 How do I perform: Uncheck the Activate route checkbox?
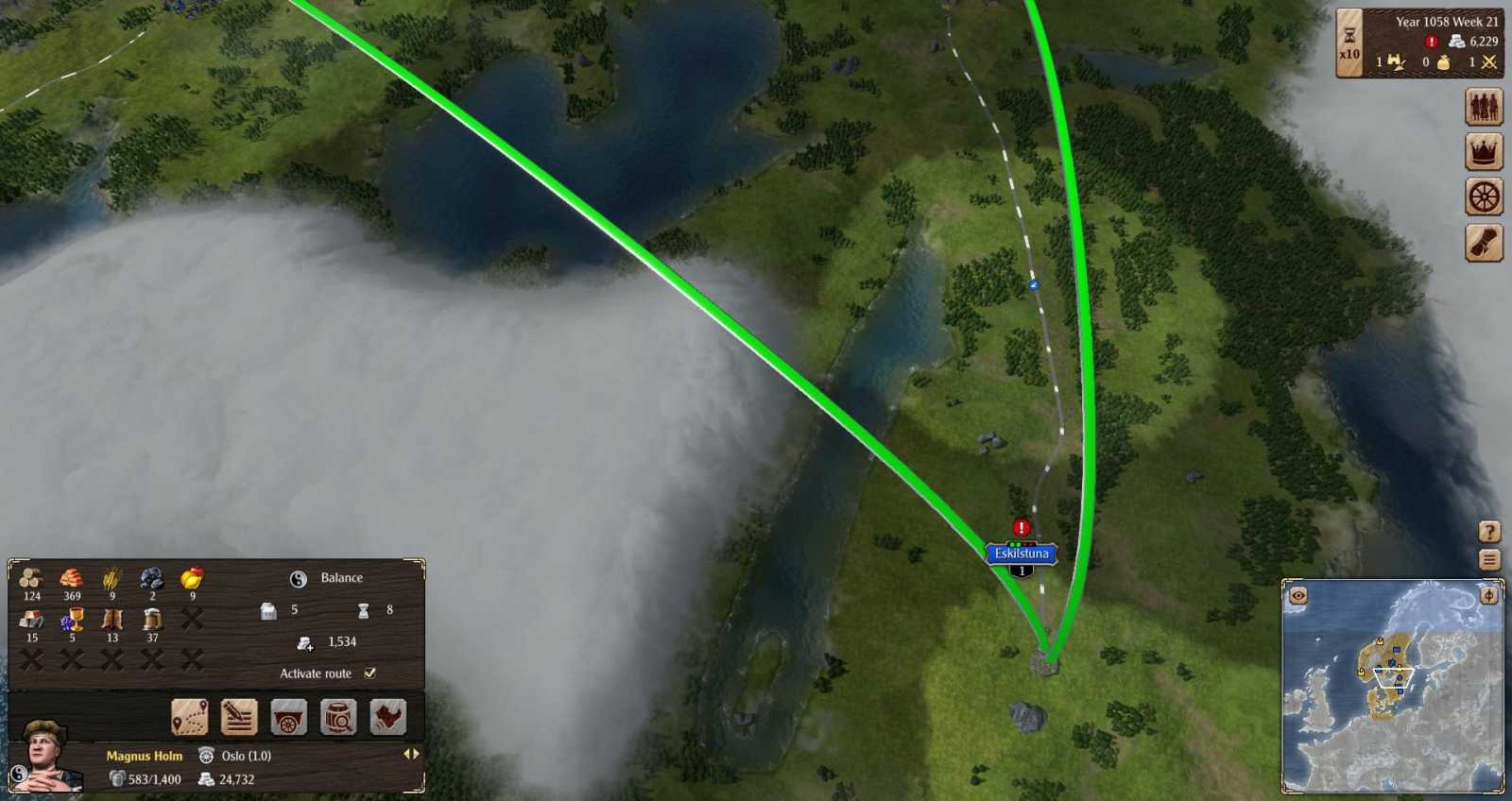point(369,673)
